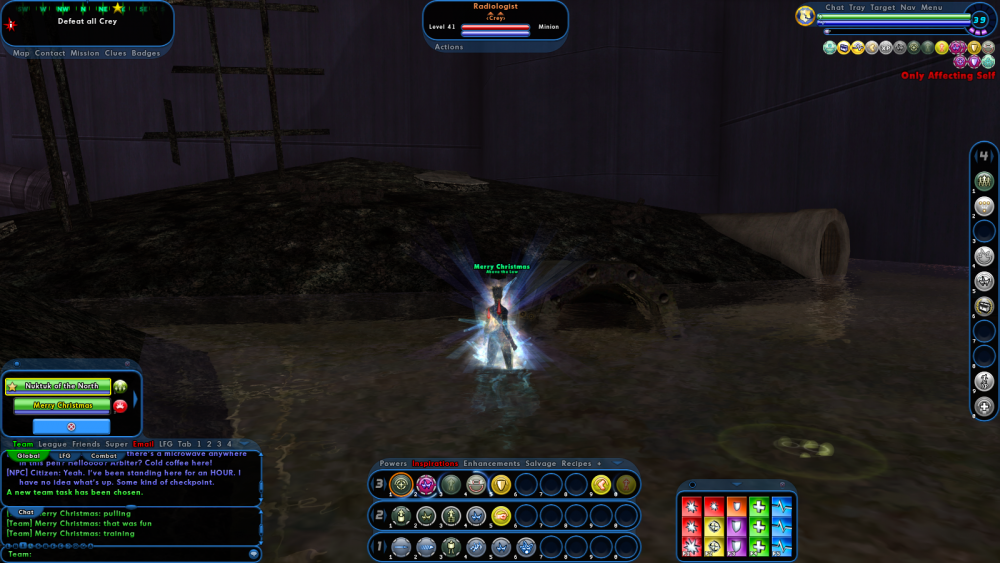Screen dimensions: 1000x563
Task: Switch chat to the Combat tab
Action: (104, 456)
